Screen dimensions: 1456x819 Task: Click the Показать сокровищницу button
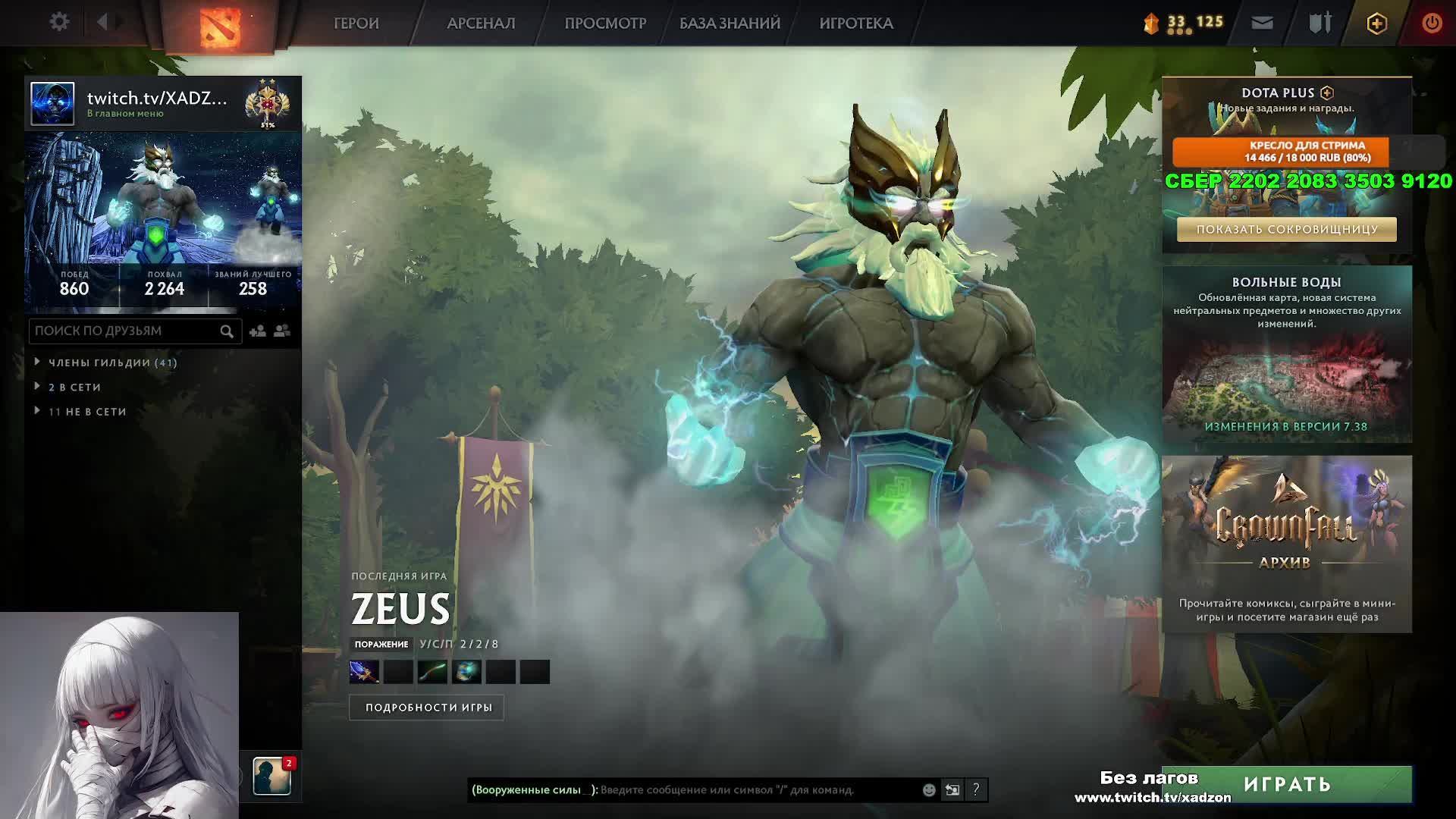tap(1286, 229)
